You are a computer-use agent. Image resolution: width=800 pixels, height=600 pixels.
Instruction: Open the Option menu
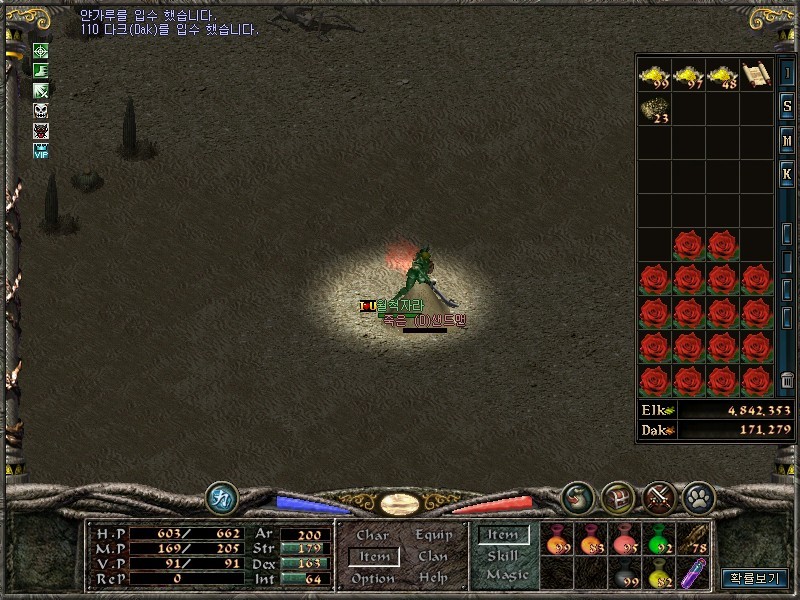point(372,579)
